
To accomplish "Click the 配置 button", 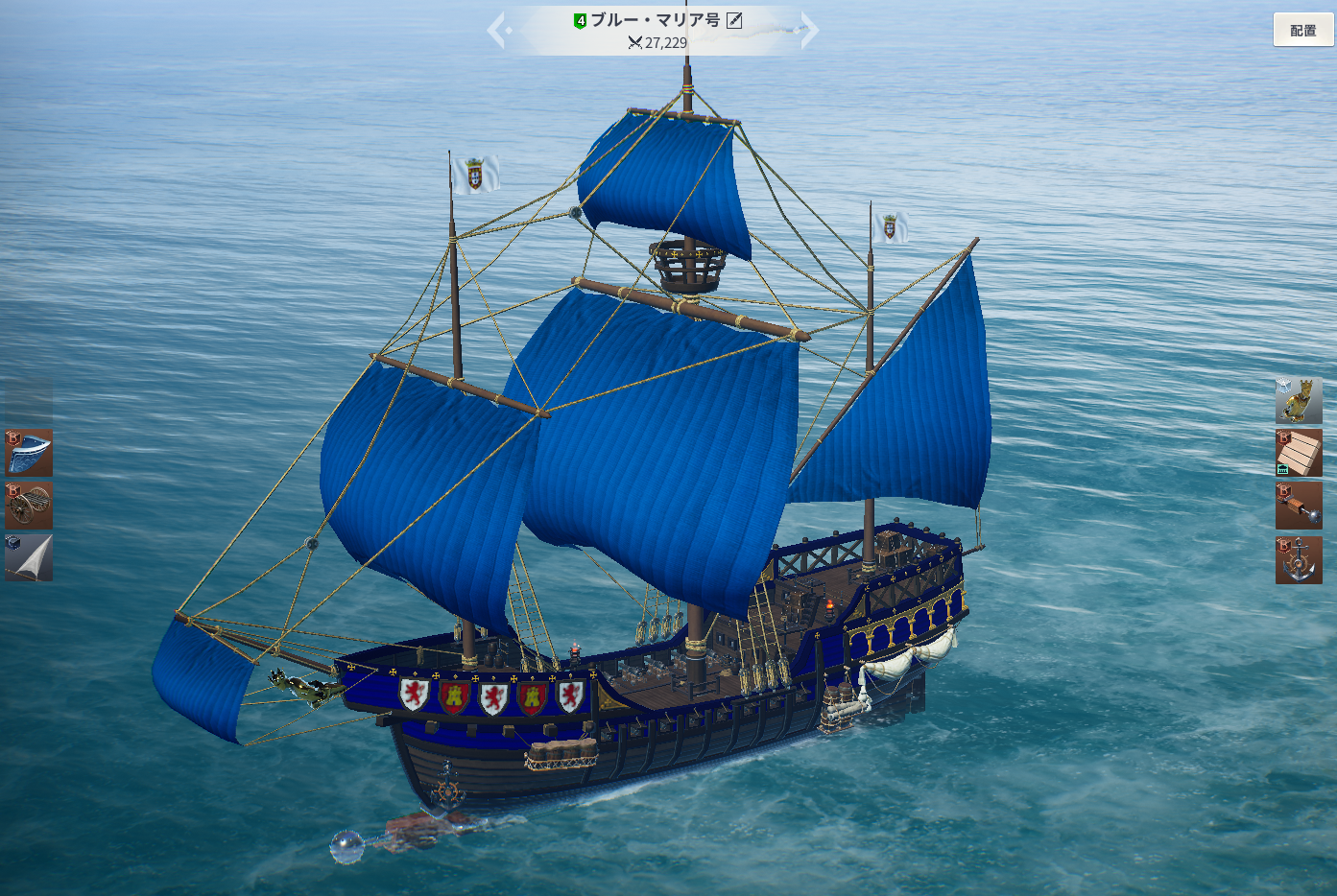I will (x=1302, y=30).
